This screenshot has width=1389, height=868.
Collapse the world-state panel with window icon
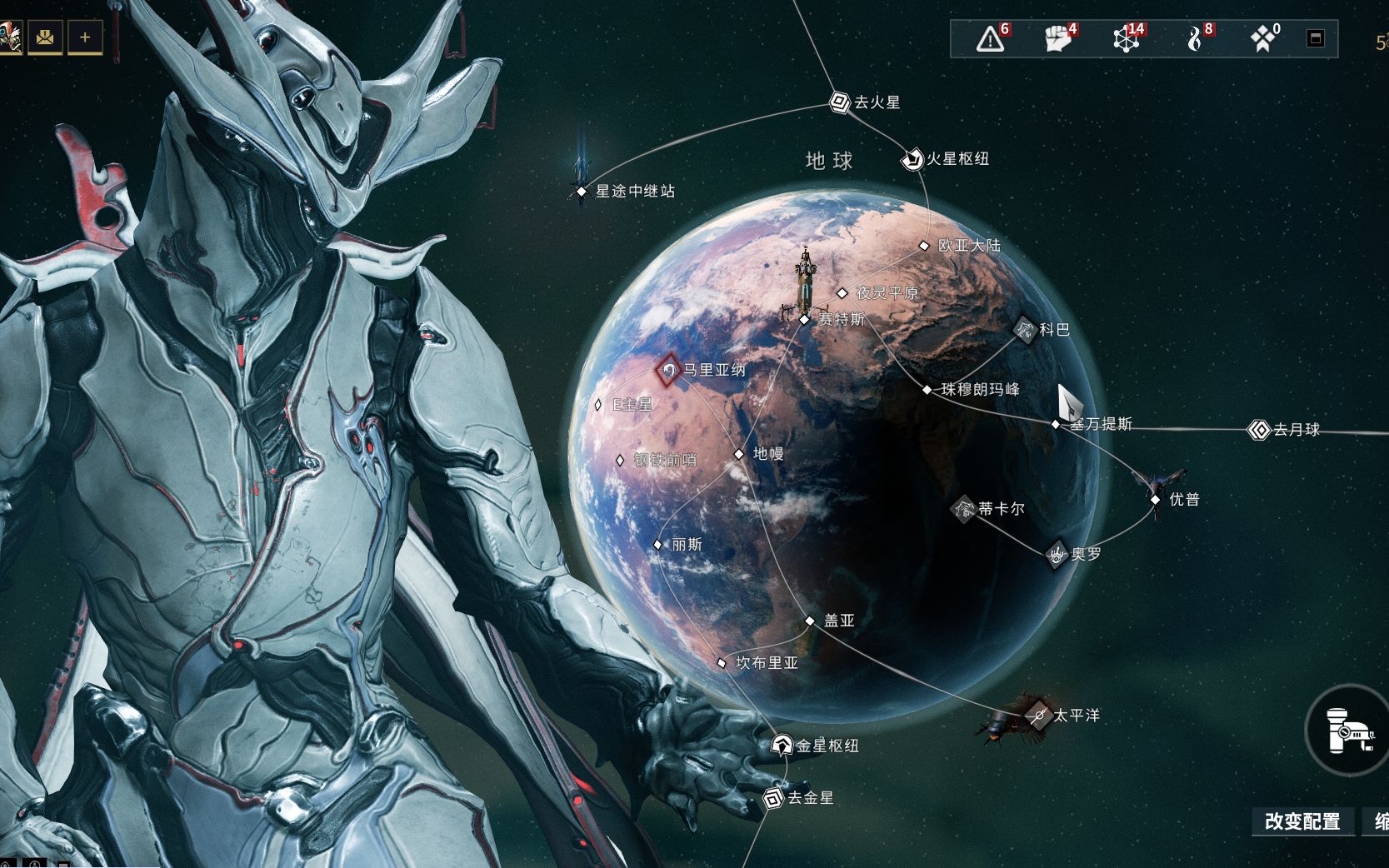pyautogui.click(x=1316, y=38)
